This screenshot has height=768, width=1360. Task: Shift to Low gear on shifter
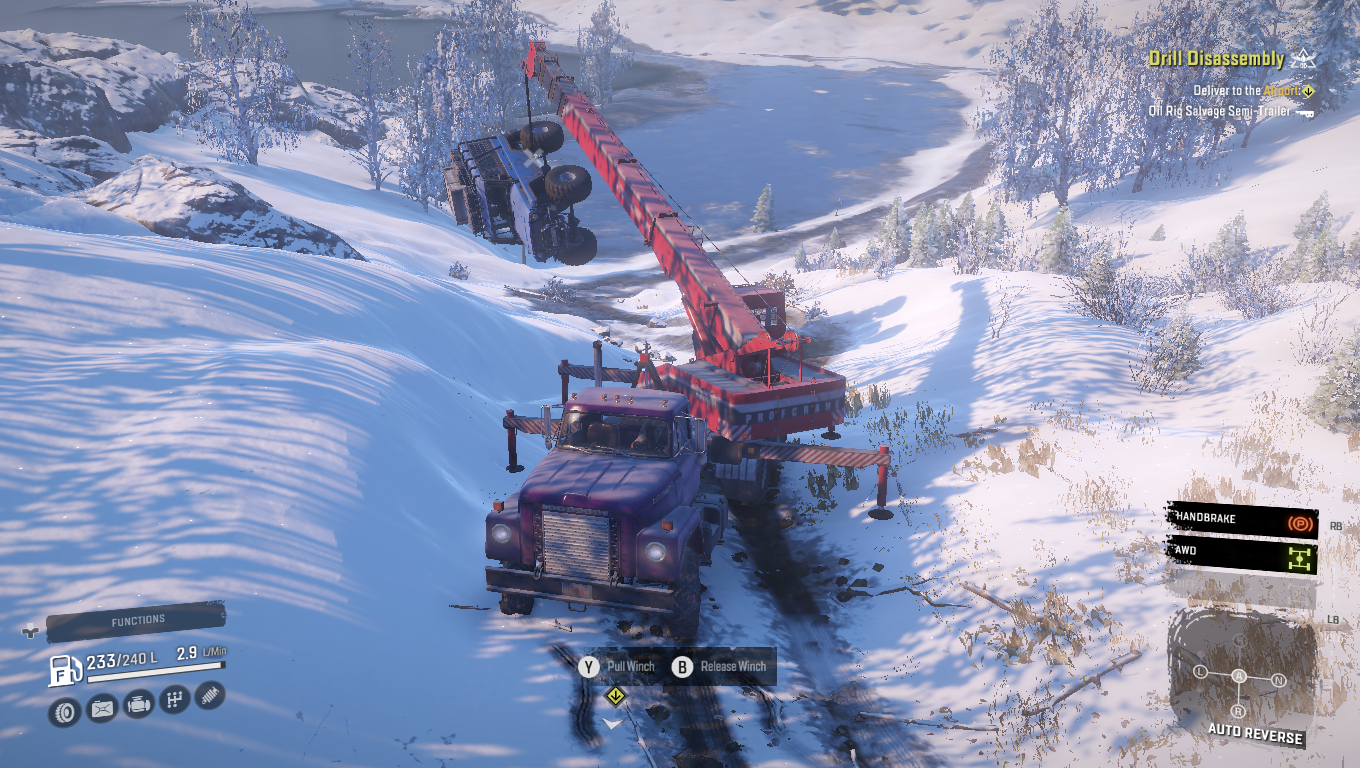pyautogui.click(x=1201, y=672)
